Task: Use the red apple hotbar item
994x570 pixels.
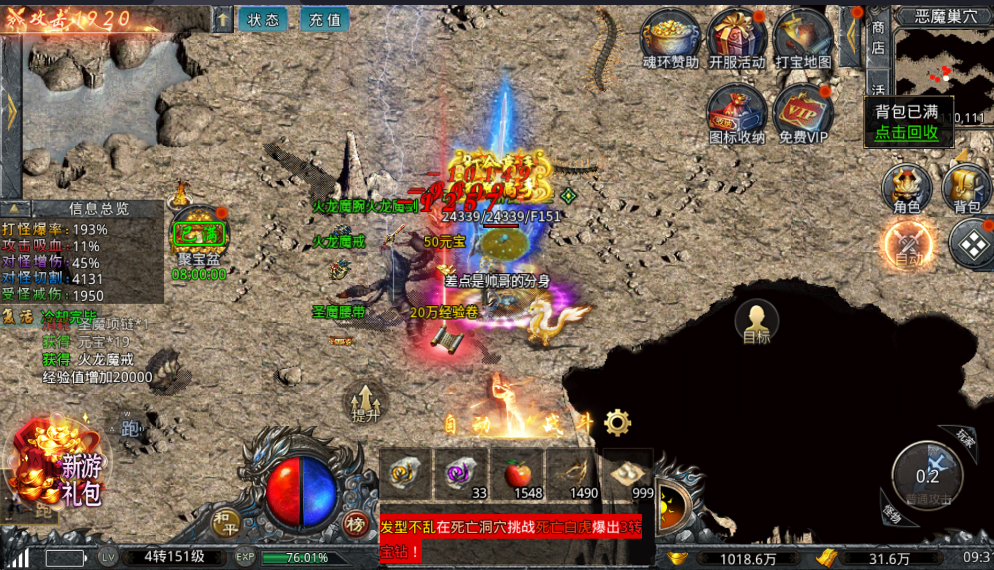Action: (544, 474)
